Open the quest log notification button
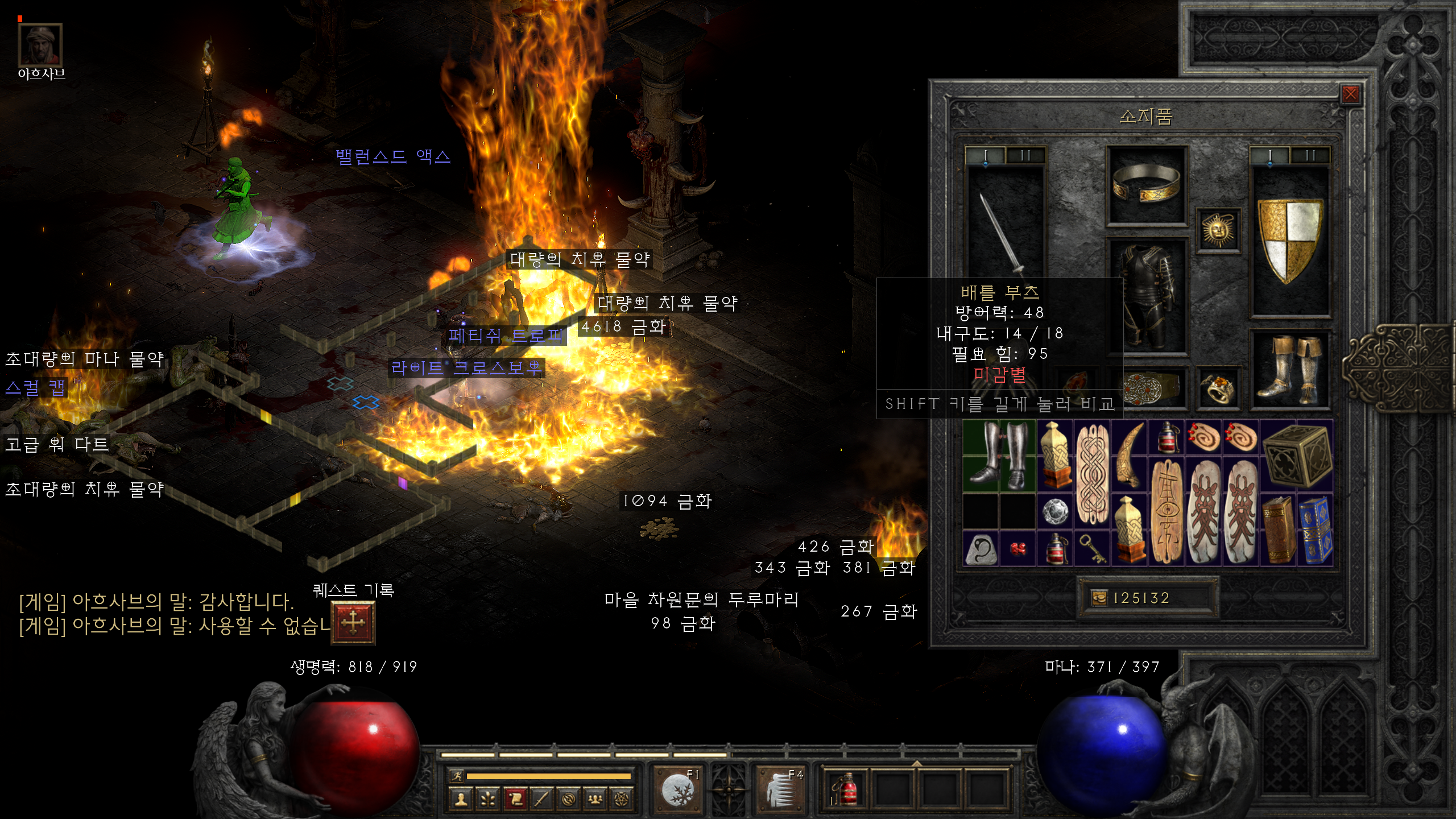The image size is (1456, 819). [353, 622]
